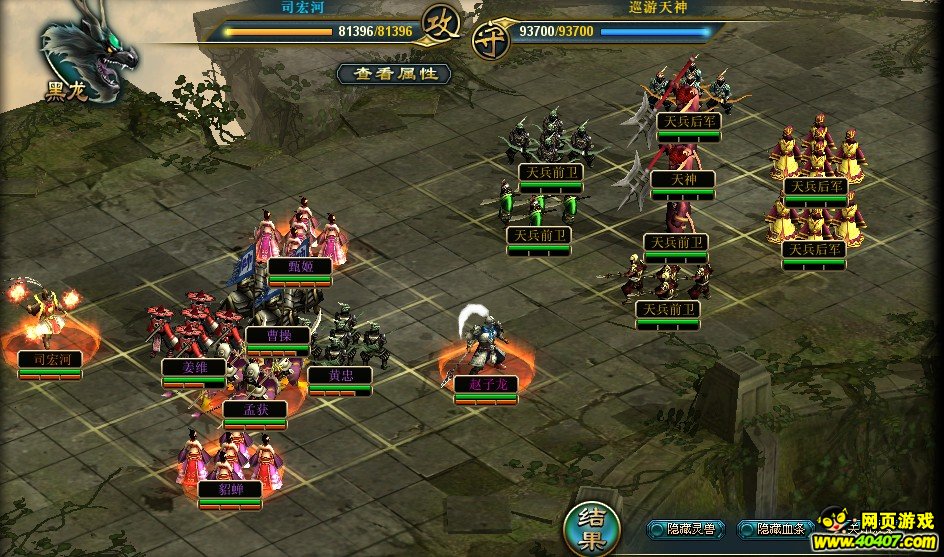Open the 查看属性 (view attributes) panel
This screenshot has height=557, width=944.
[x=393, y=74]
